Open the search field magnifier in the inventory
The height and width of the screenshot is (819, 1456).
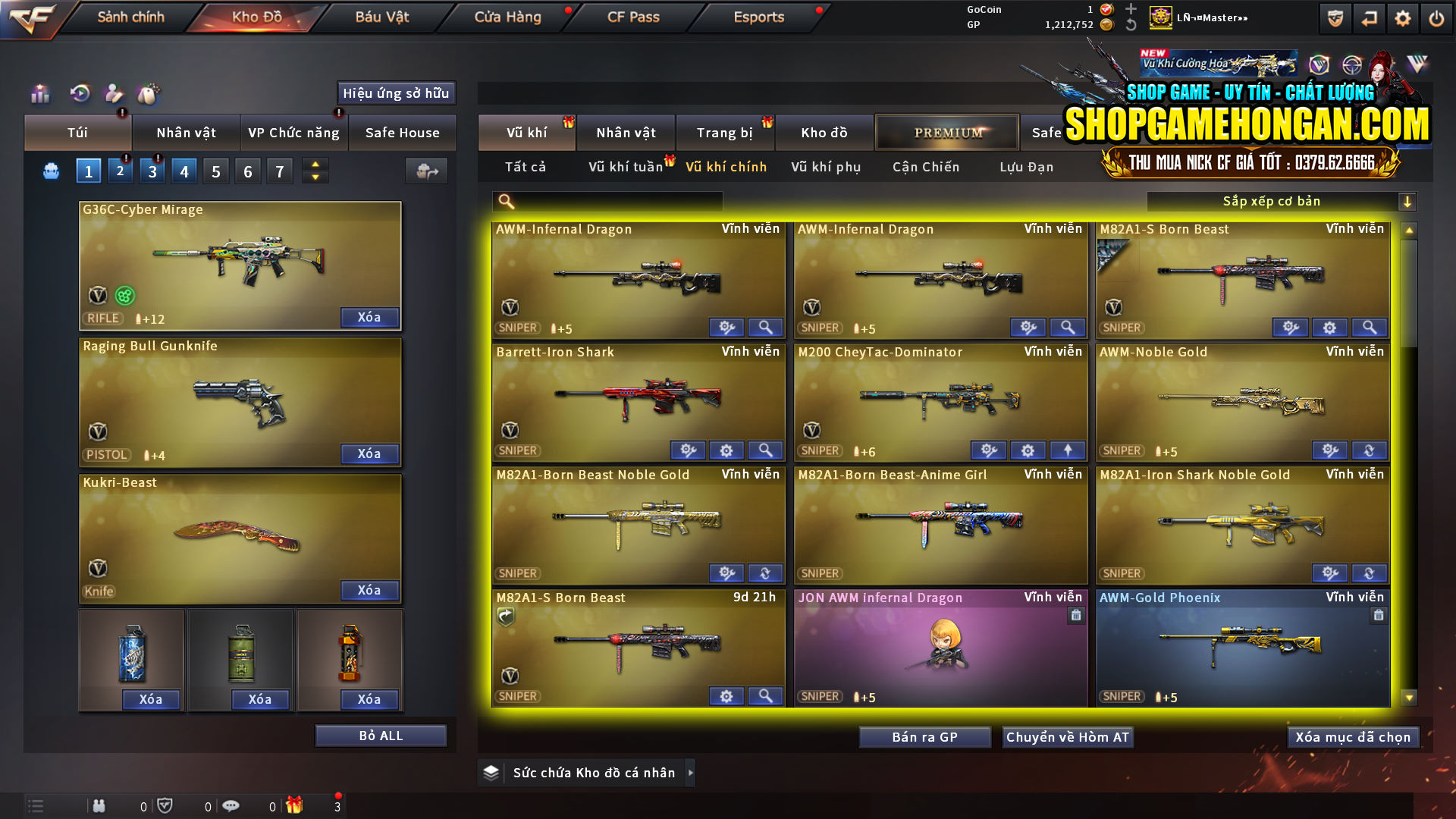[x=504, y=201]
